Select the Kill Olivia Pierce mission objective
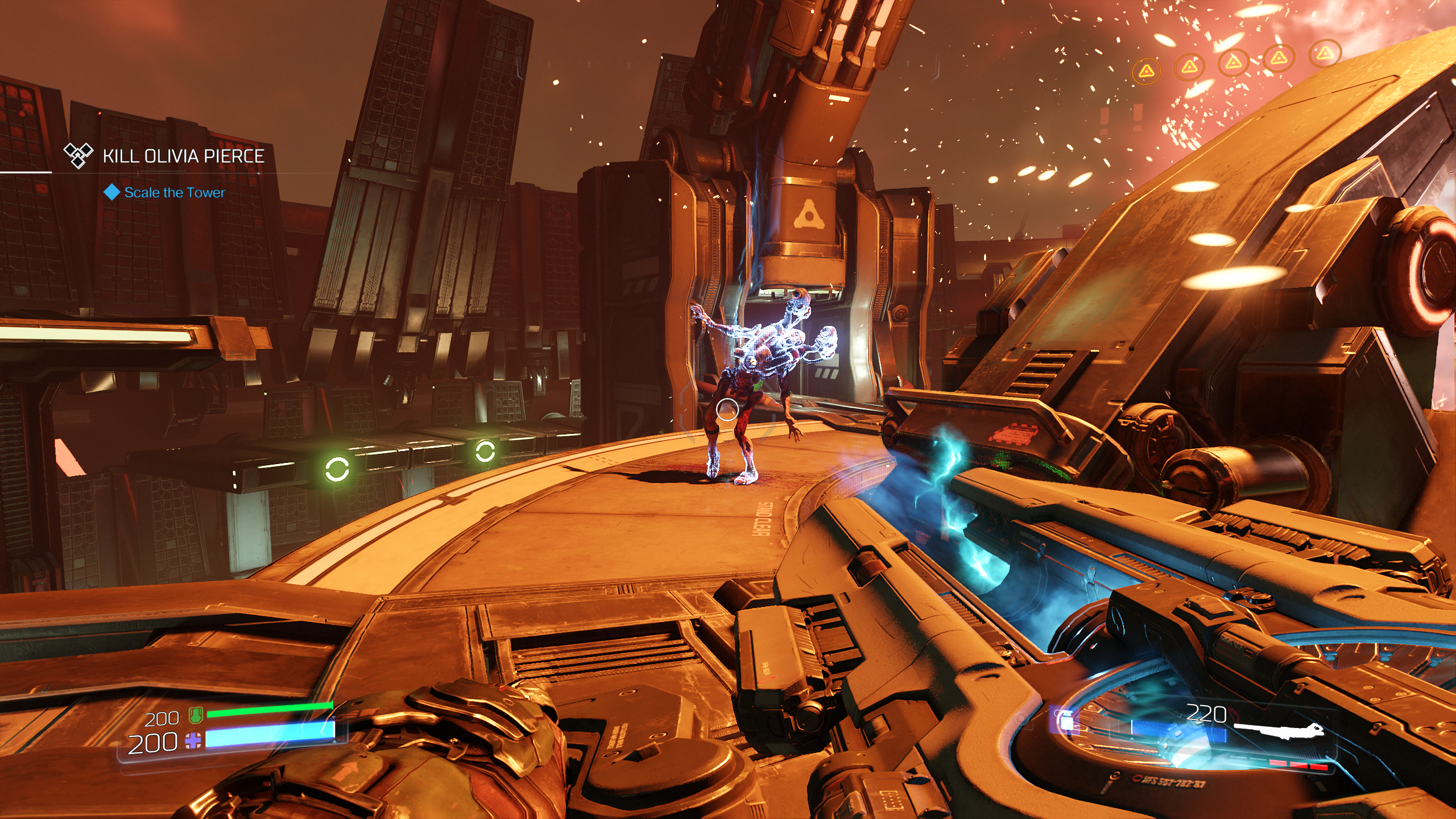 tap(183, 156)
